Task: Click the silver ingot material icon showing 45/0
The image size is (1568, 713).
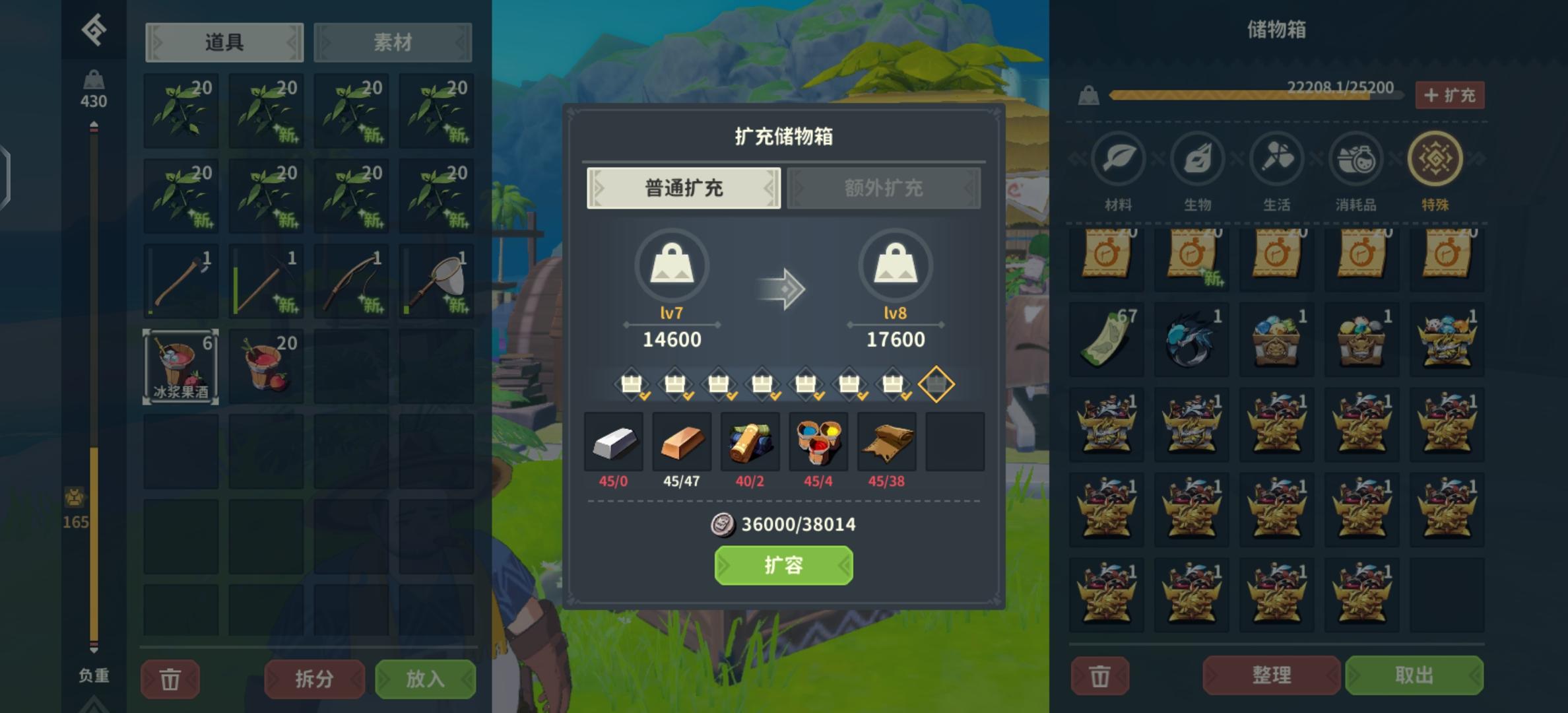Action: (614, 442)
